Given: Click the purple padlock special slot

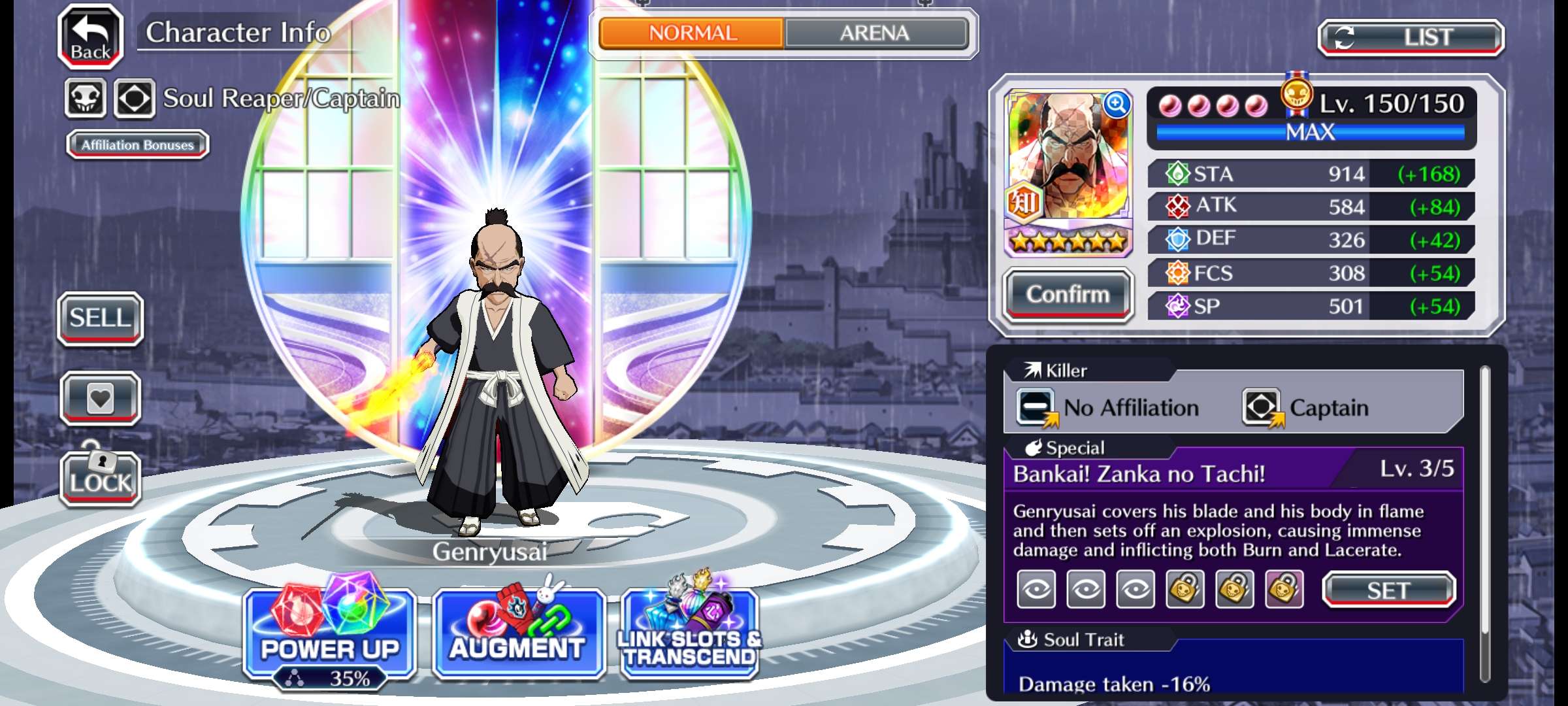Looking at the screenshot, I should 1284,590.
